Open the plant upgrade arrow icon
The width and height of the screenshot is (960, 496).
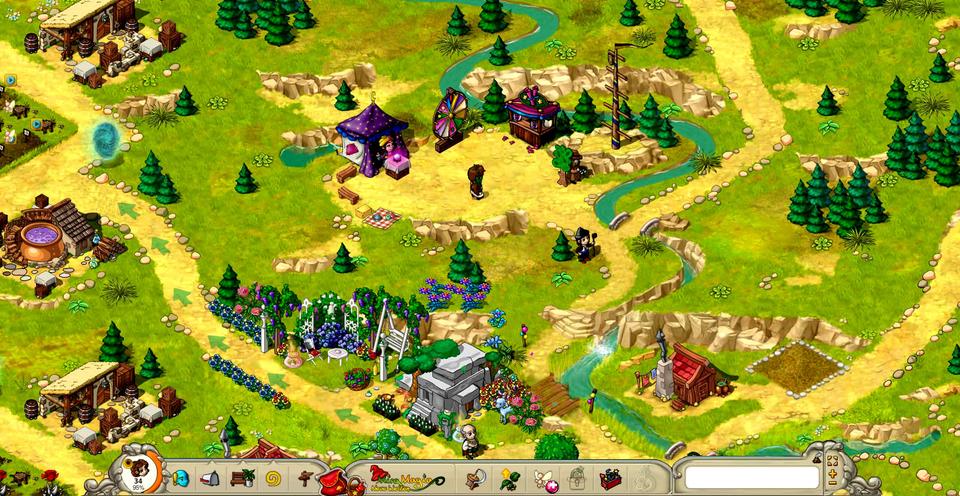(509, 478)
